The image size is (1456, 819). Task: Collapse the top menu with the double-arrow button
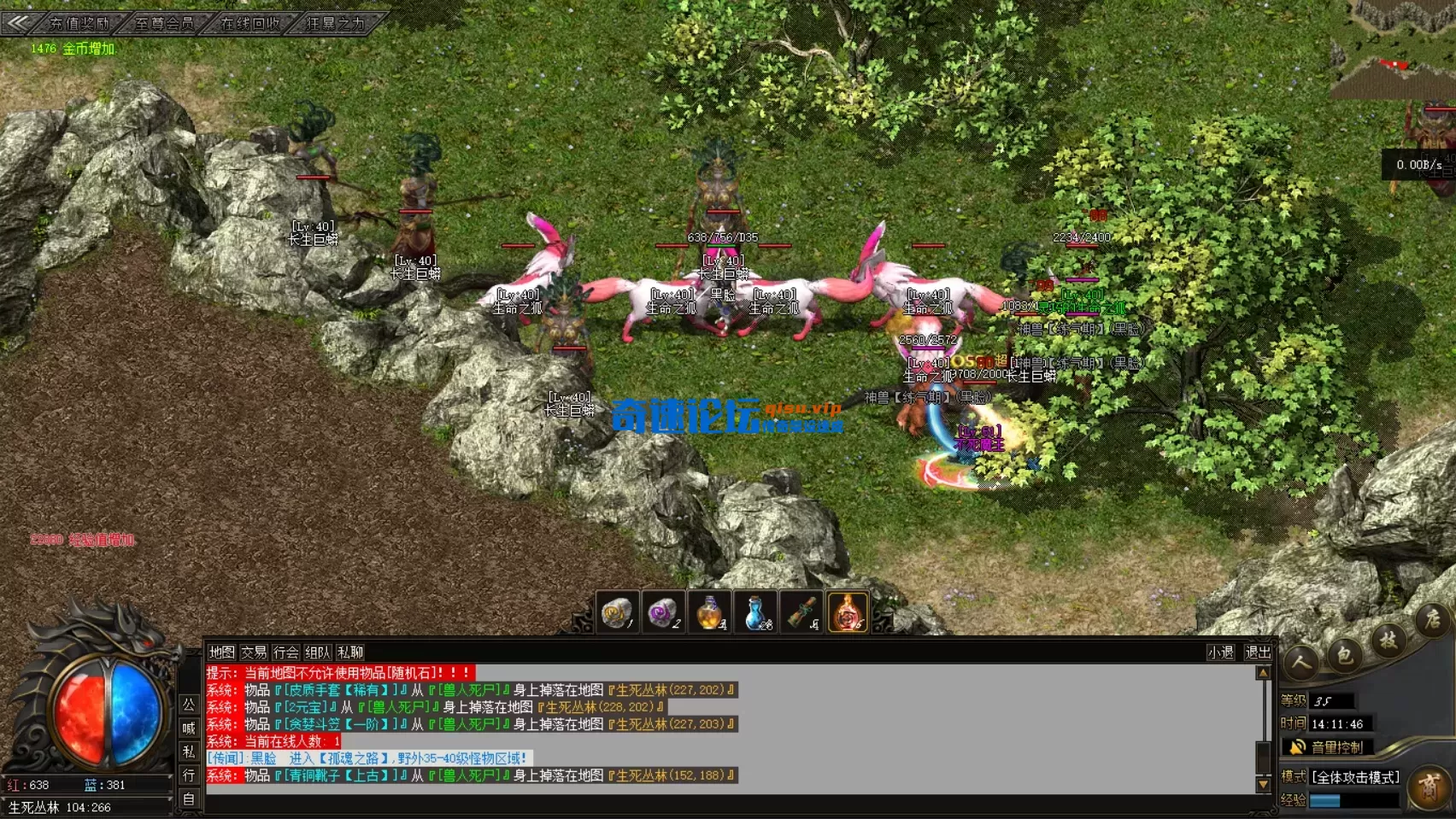point(17,22)
